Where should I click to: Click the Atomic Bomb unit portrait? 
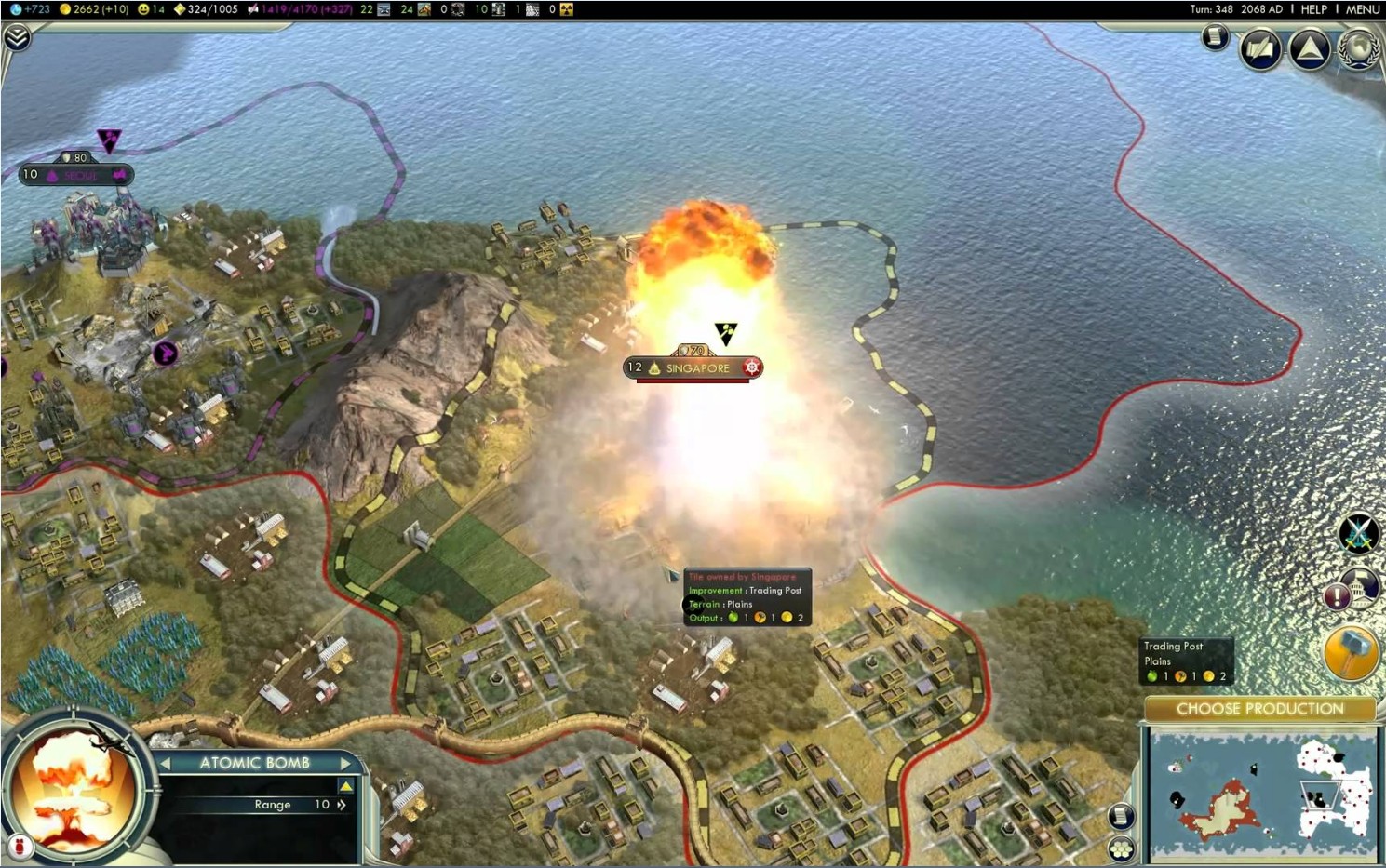(x=76, y=788)
